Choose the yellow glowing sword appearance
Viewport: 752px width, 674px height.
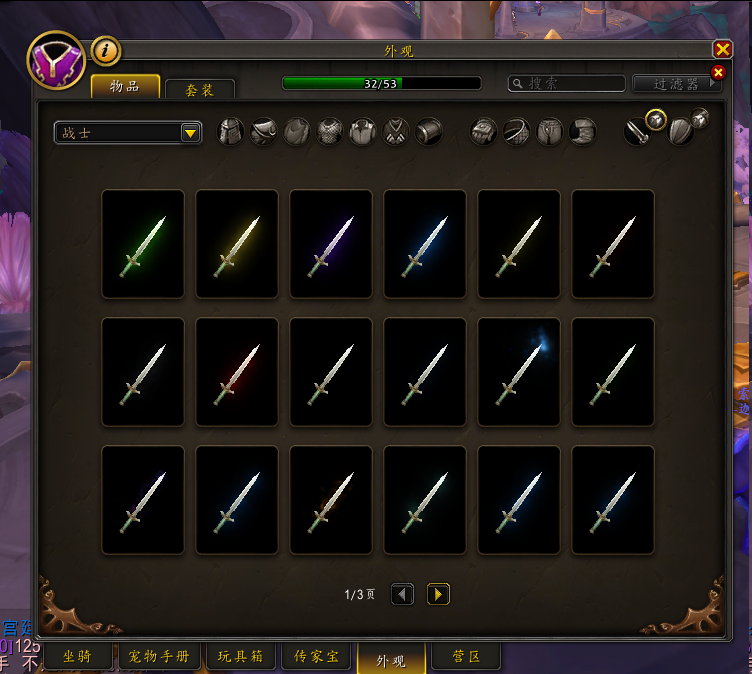point(237,244)
